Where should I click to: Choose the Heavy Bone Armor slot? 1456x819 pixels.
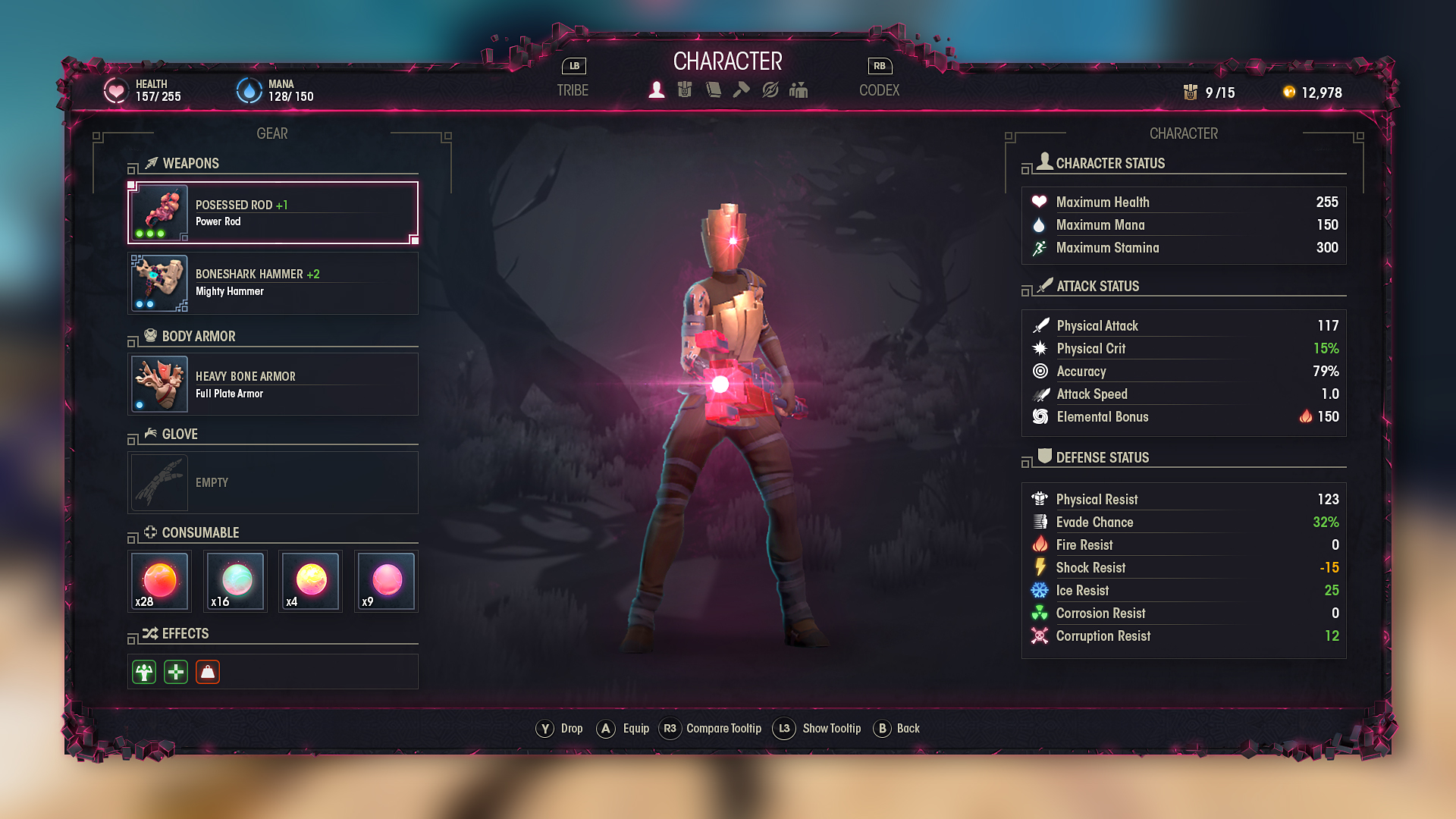click(273, 384)
